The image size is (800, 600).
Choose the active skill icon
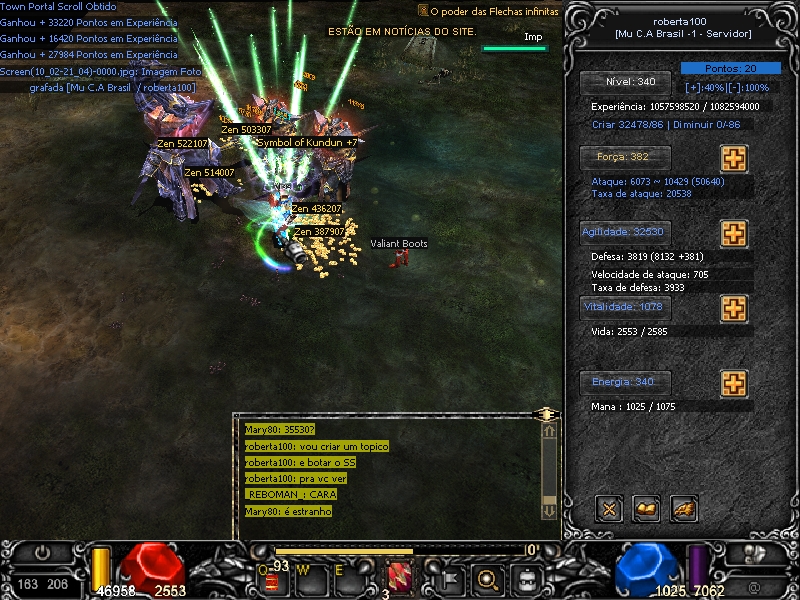pos(400,577)
